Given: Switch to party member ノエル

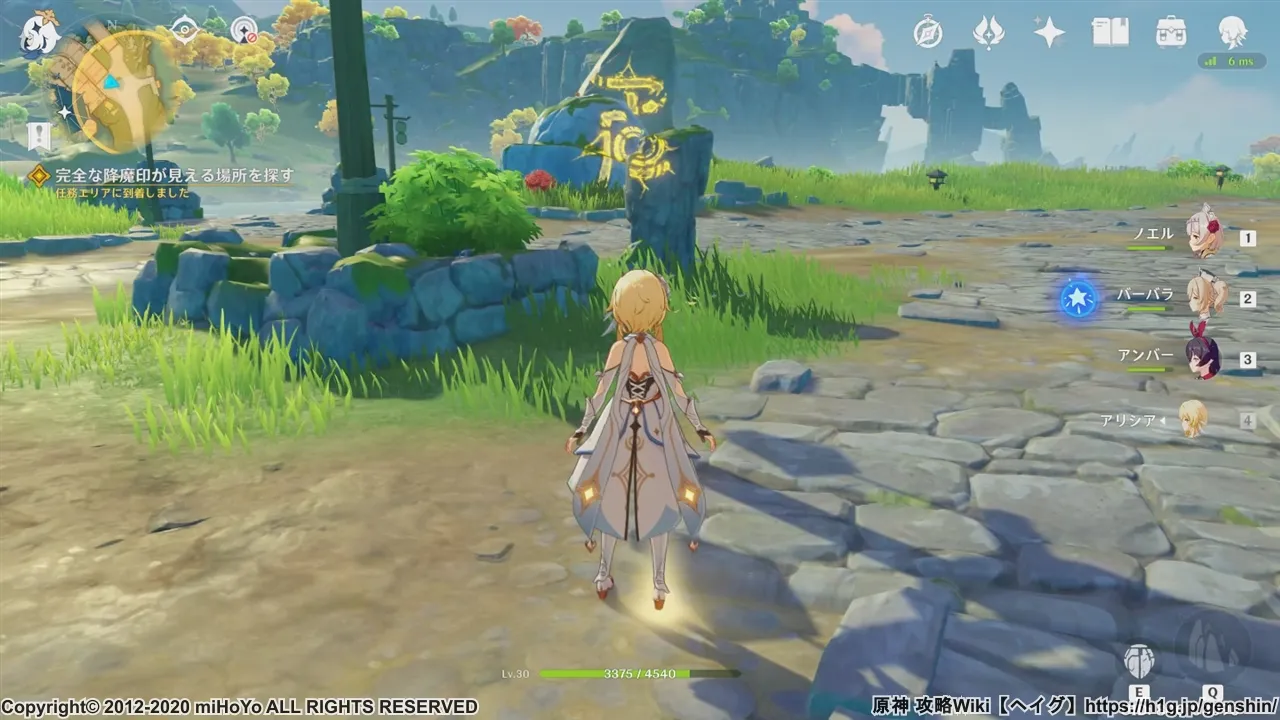Looking at the screenshot, I should [x=1204, y=237].
